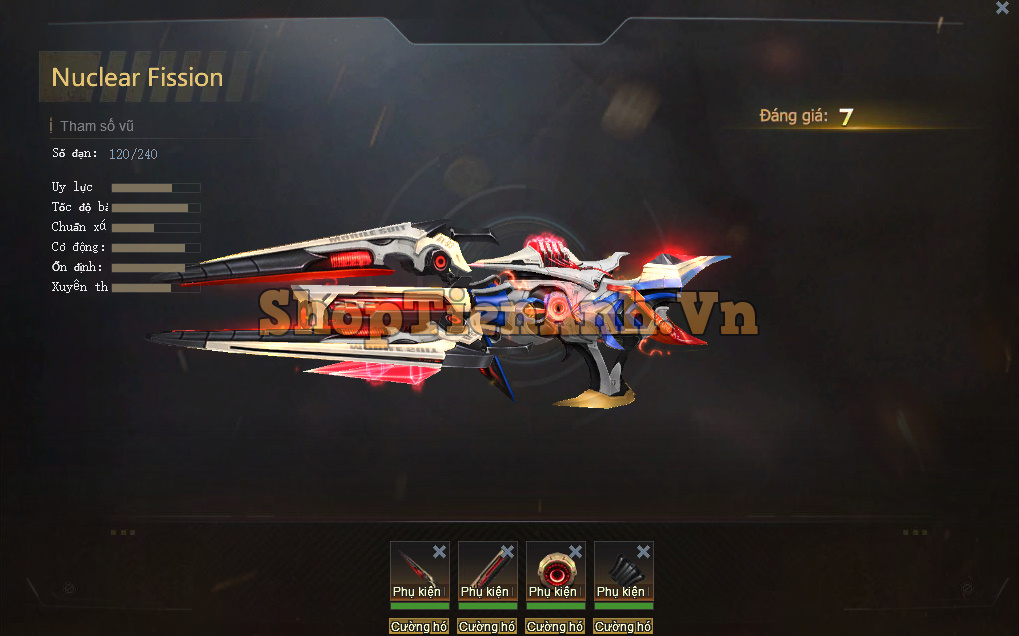Image resolution: width=1019 pixels, height=636 pixels.
Task: Click Cường hóa under the black grip
Action: pyautogui.click(x=623, y=627)
